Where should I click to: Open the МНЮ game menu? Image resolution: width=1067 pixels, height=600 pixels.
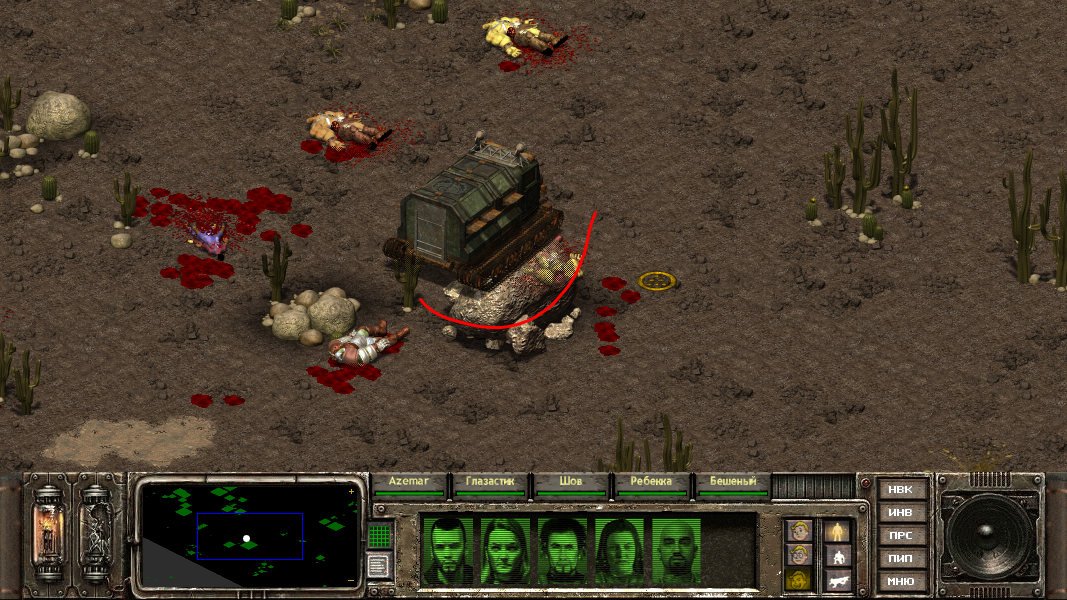pos(900,581)
